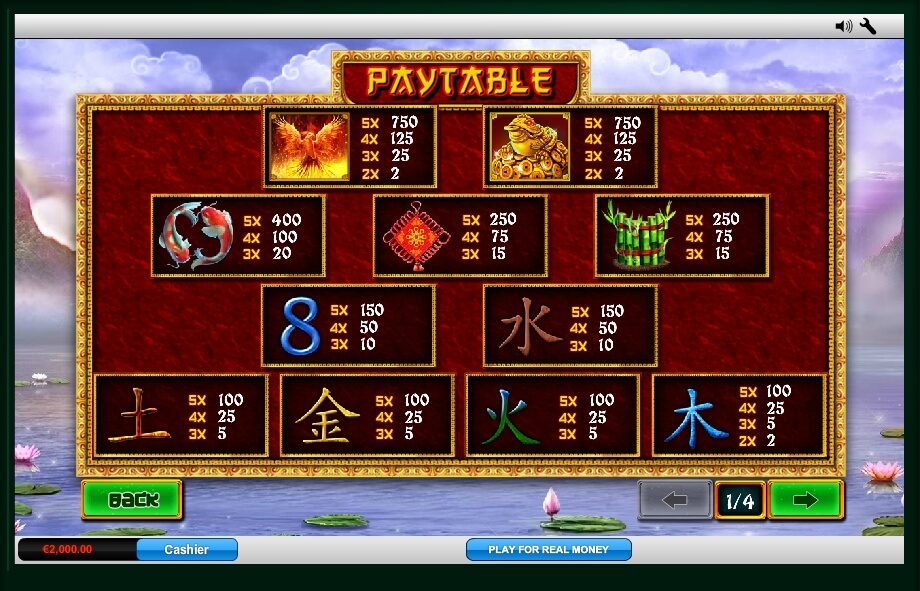
Task: Go back from the paytable
Action: [132, 499]
